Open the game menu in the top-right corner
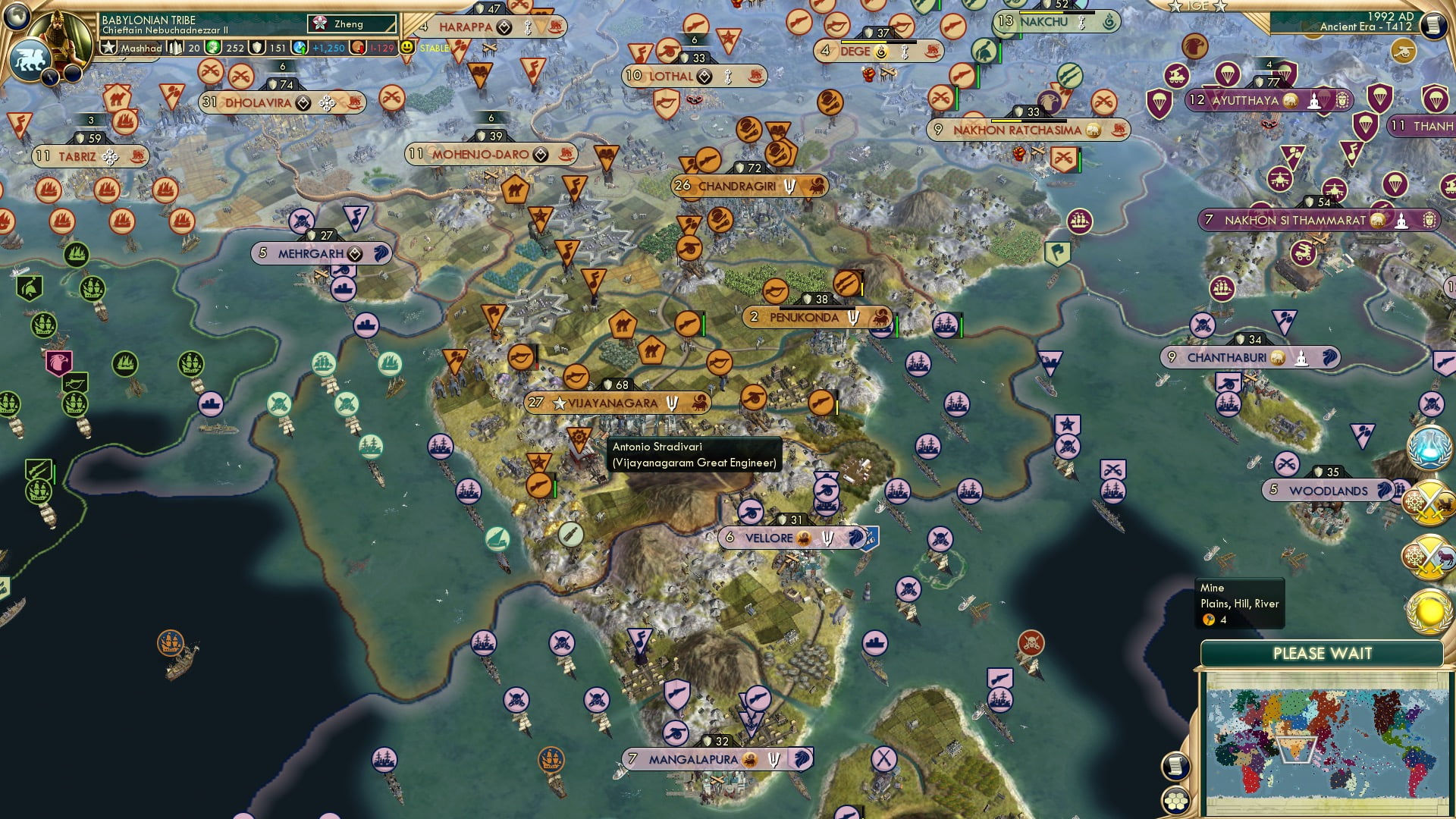Viewport: 1456px width, 819px height. point(1434,24)
